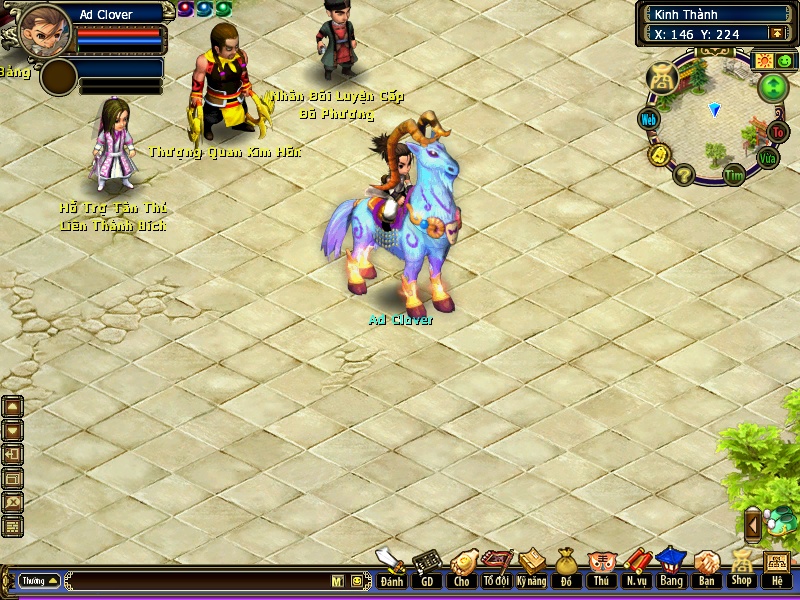This screenshot has height=600, width=800.
Task: Set minimap to Vừa medium size
Action: tap(767, 158)
